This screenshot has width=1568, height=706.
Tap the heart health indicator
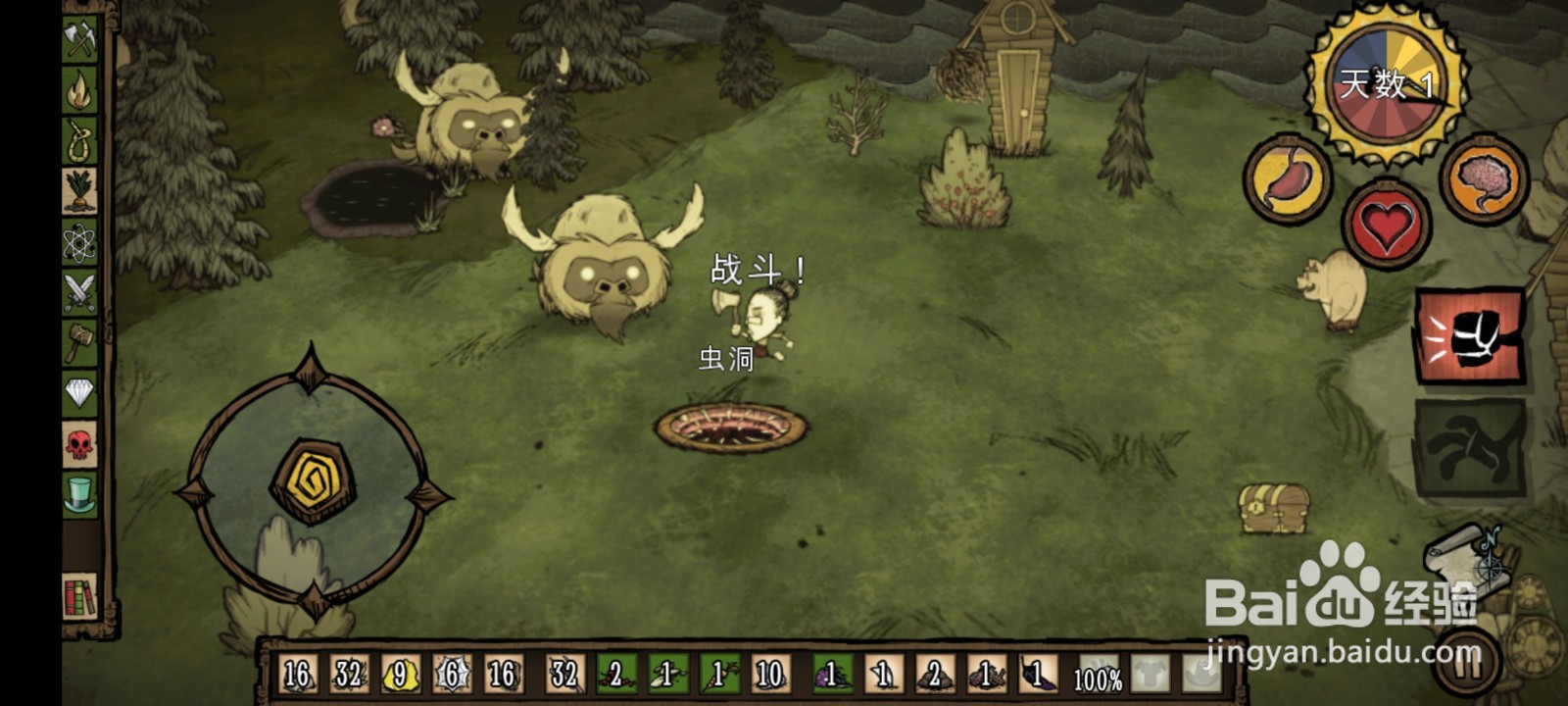(x=1385, y=224)
